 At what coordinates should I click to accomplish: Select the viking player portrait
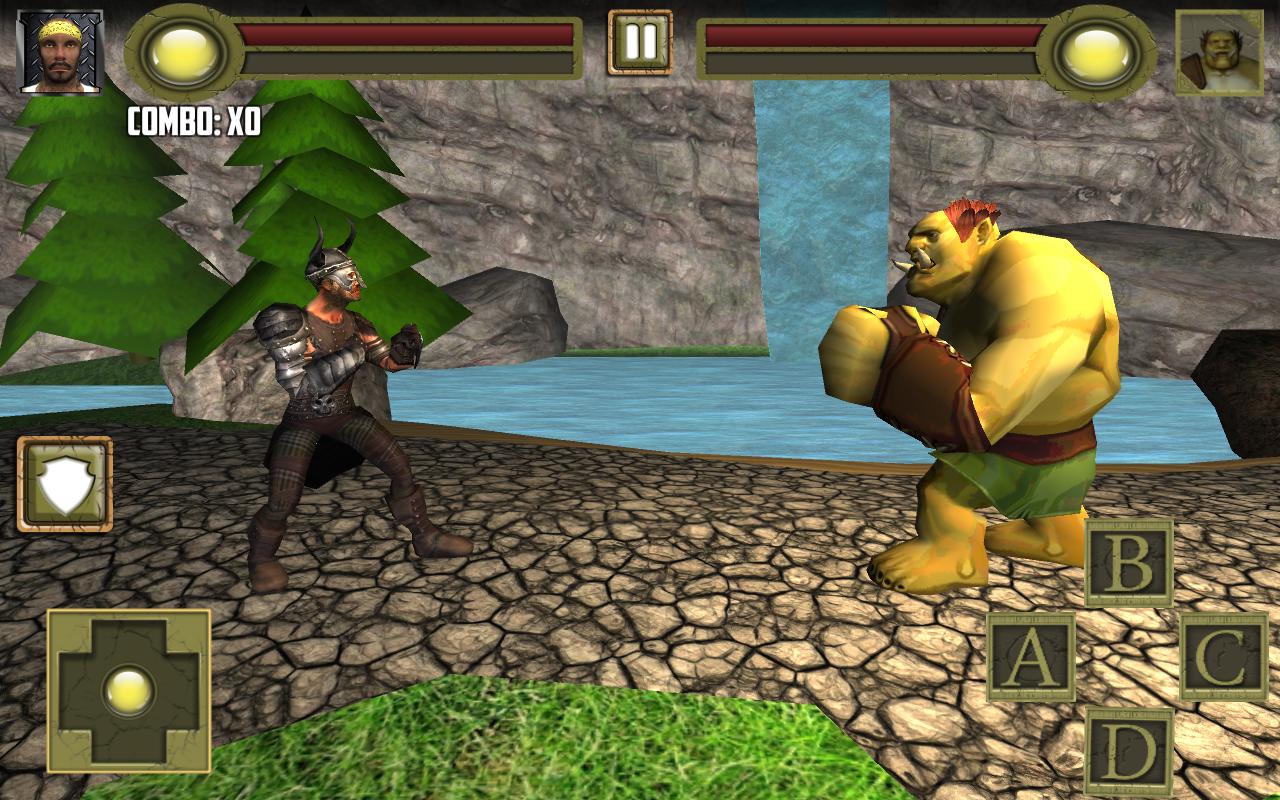tap(60, 50)
